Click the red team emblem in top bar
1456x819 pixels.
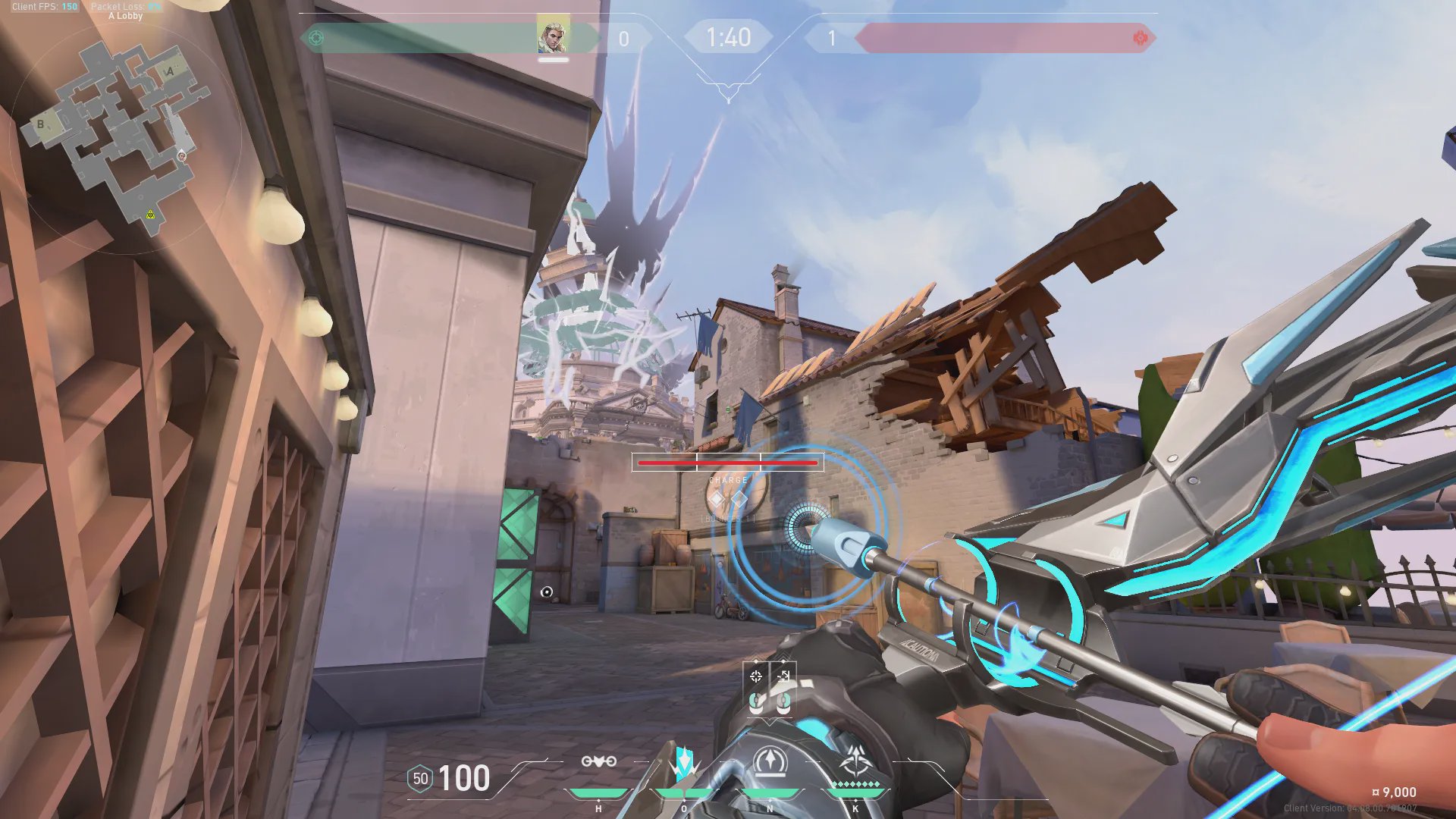[x=1140, y=38]
